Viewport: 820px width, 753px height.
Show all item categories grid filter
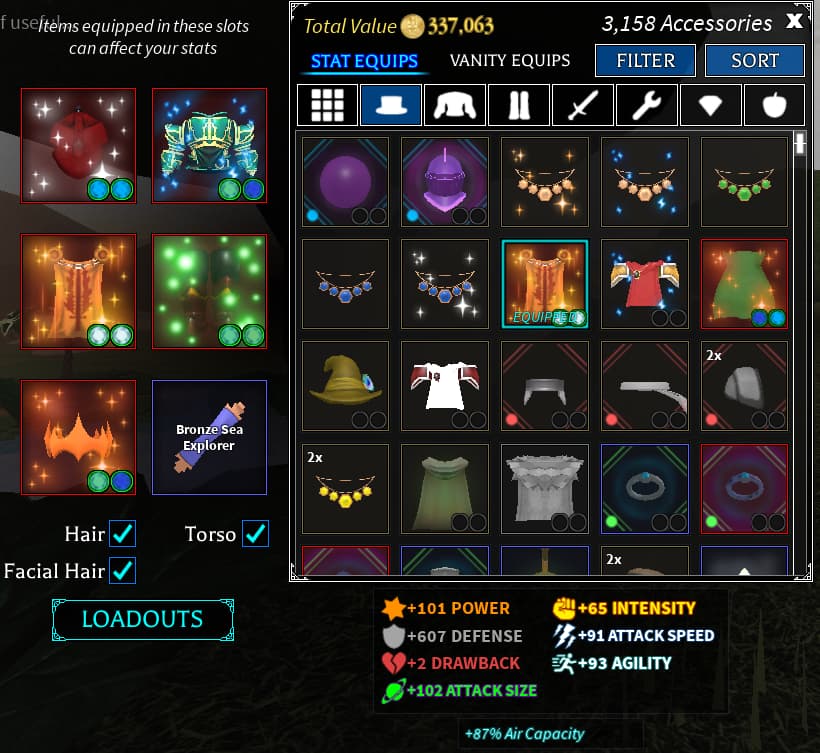pos(327,104)
